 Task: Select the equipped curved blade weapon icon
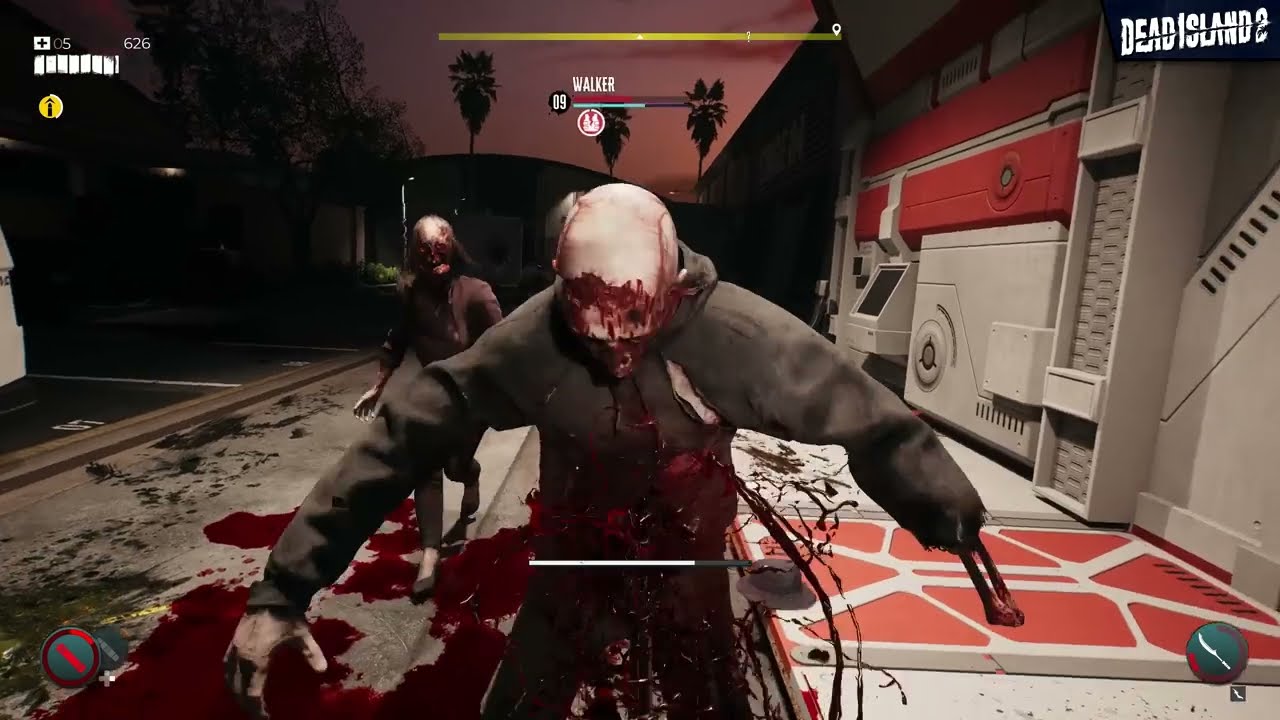pyautogui.click(x=1216, y=652)
